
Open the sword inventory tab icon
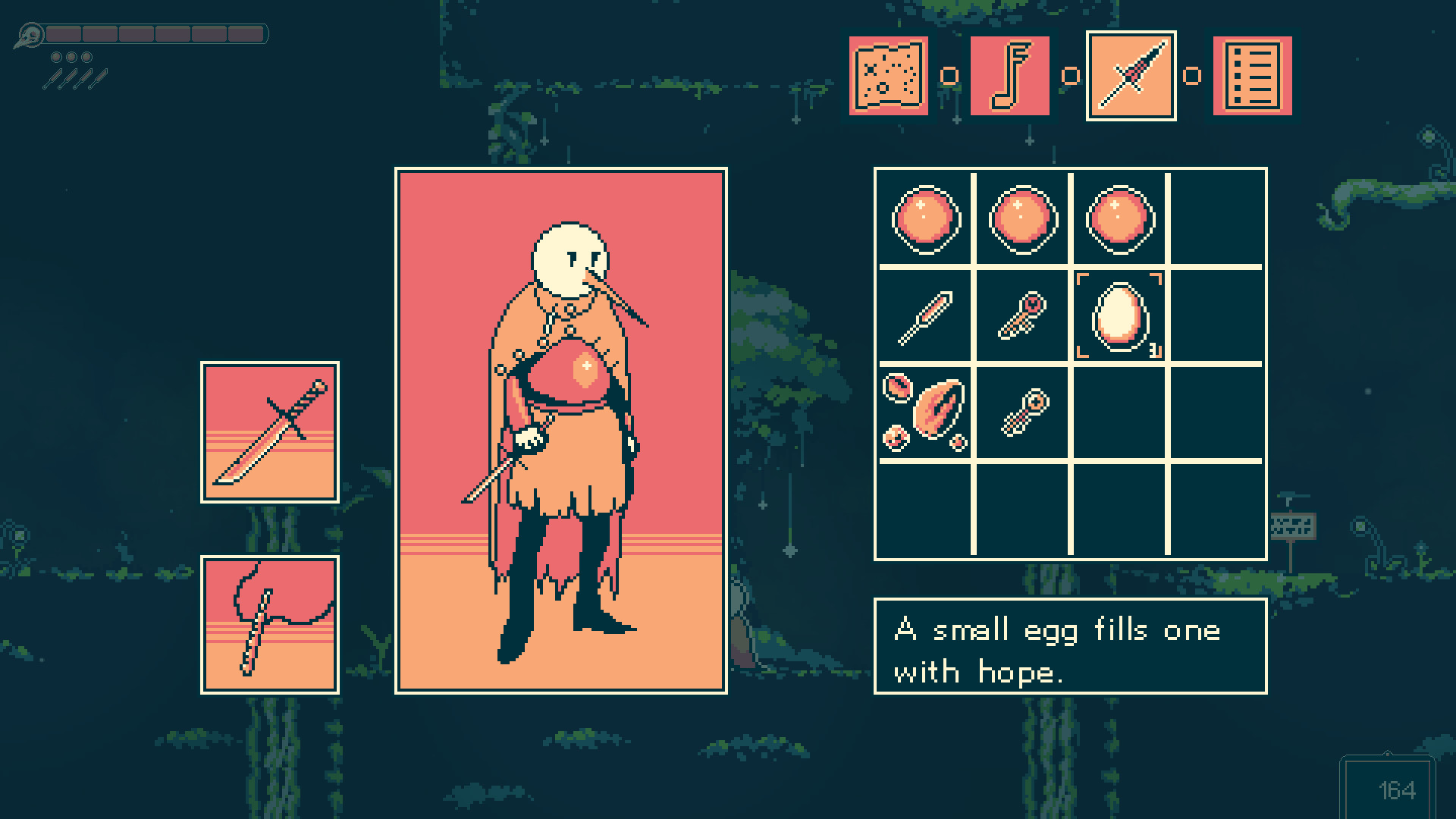tap(1131, 76)
